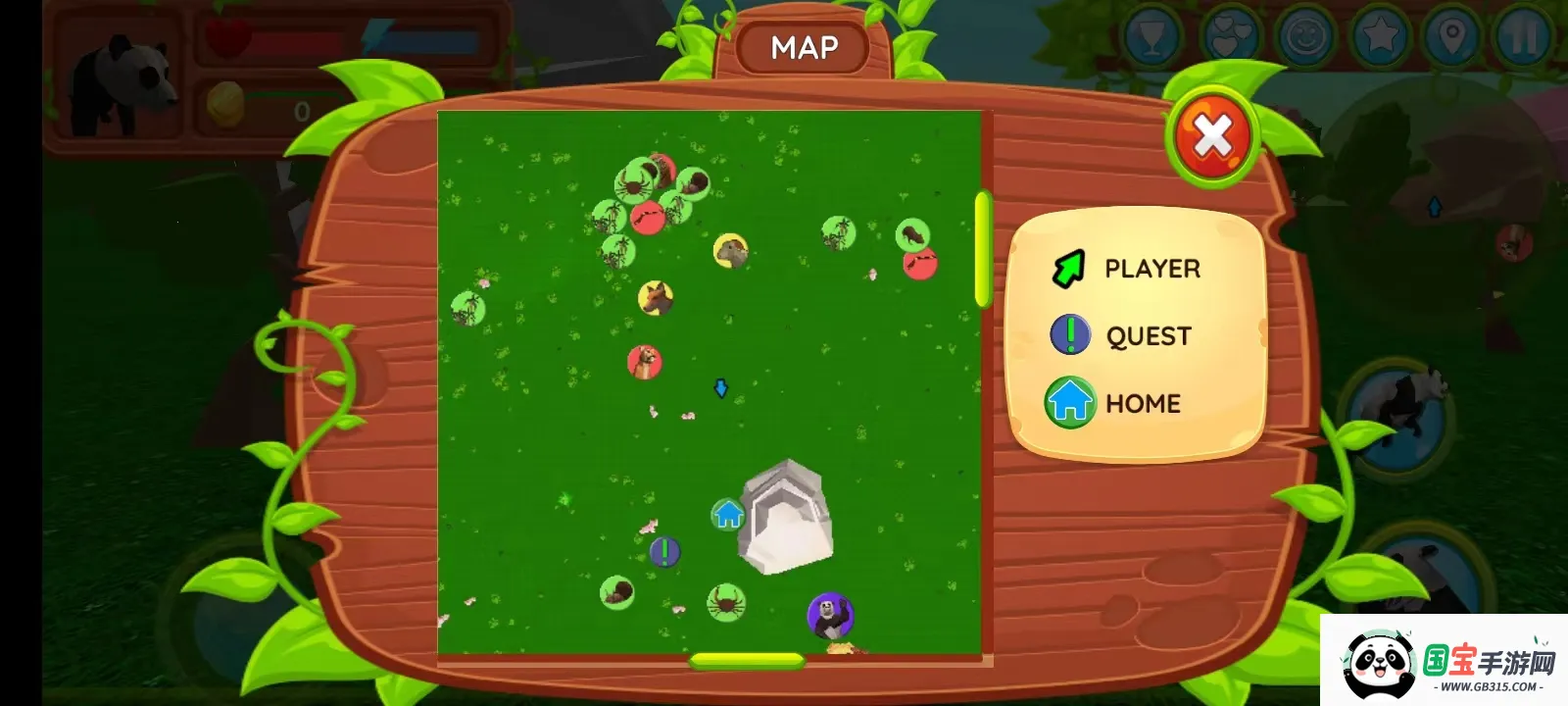Click the horizontal map scrollbar handle
1568x706 pixels.
click(x=747, y=661)
